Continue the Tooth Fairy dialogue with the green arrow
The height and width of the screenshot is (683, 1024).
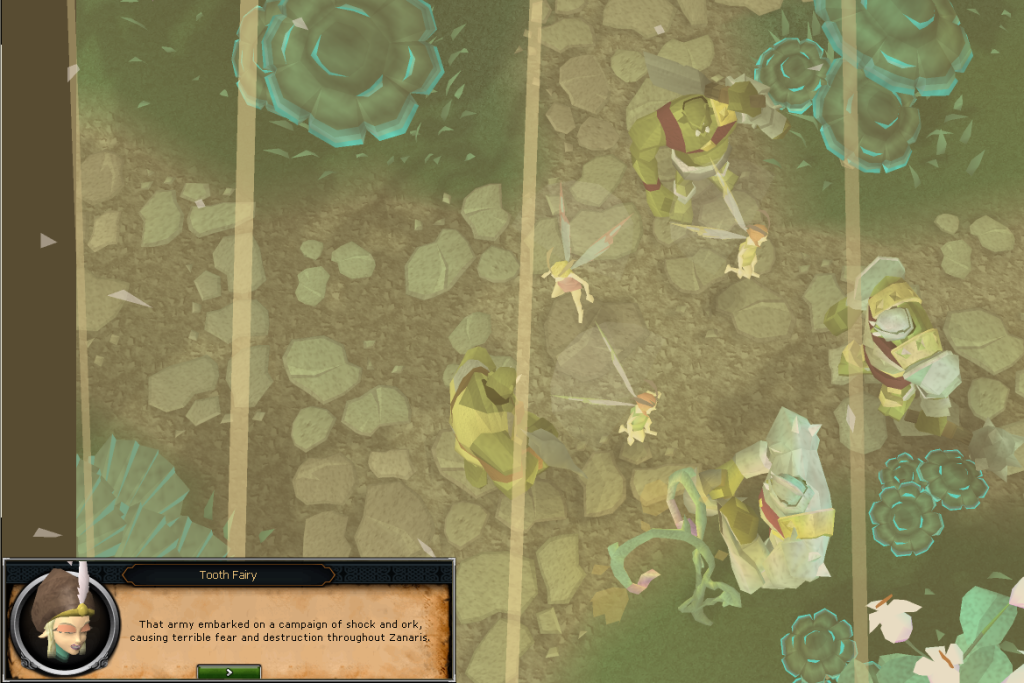229,672
